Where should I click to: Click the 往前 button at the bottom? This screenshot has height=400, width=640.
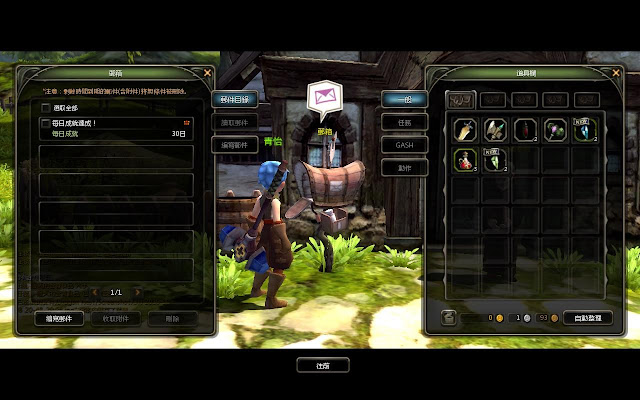[x=323, y=365]
